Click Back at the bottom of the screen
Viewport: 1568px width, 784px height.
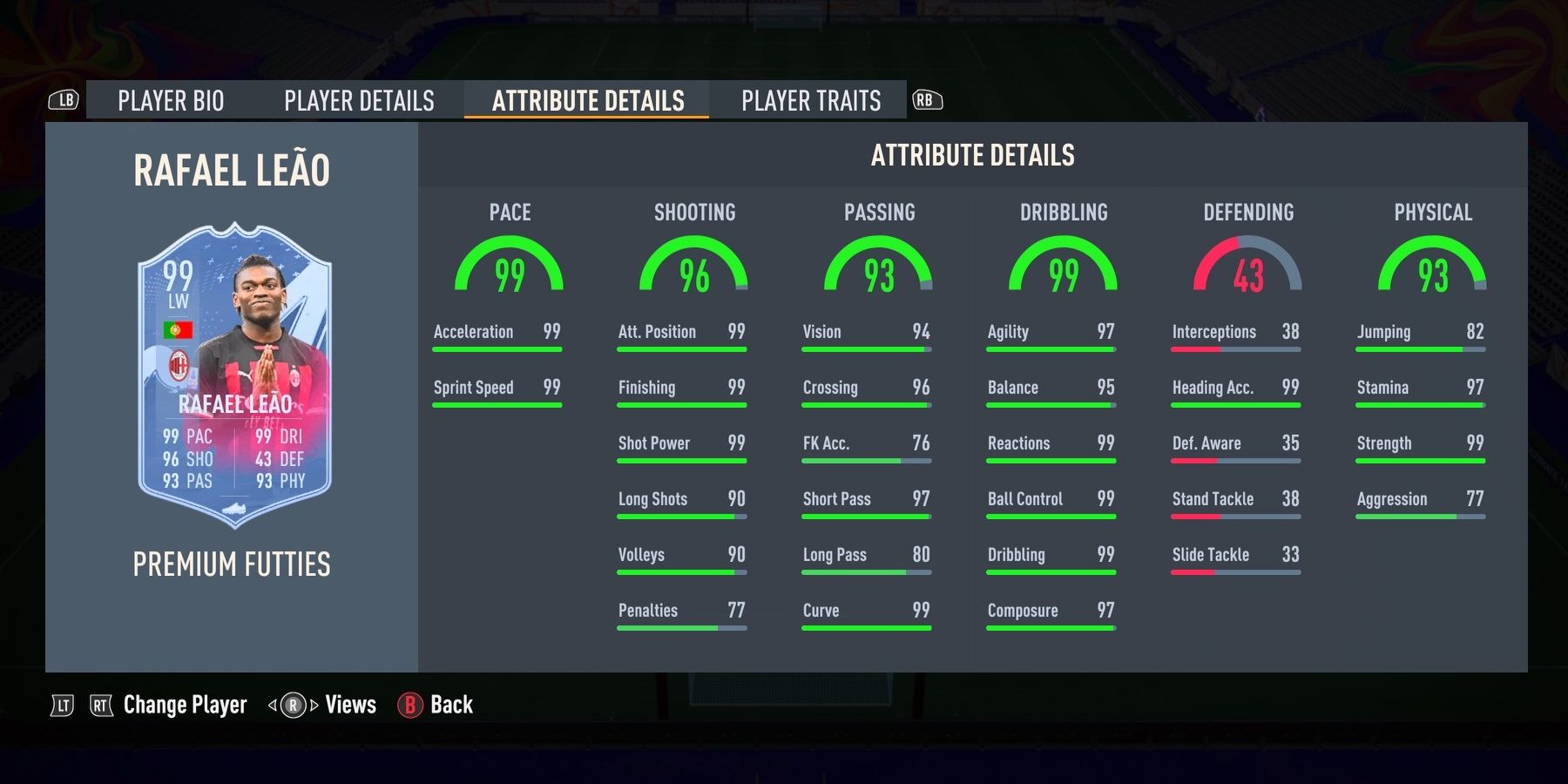(x=450, y=705)
